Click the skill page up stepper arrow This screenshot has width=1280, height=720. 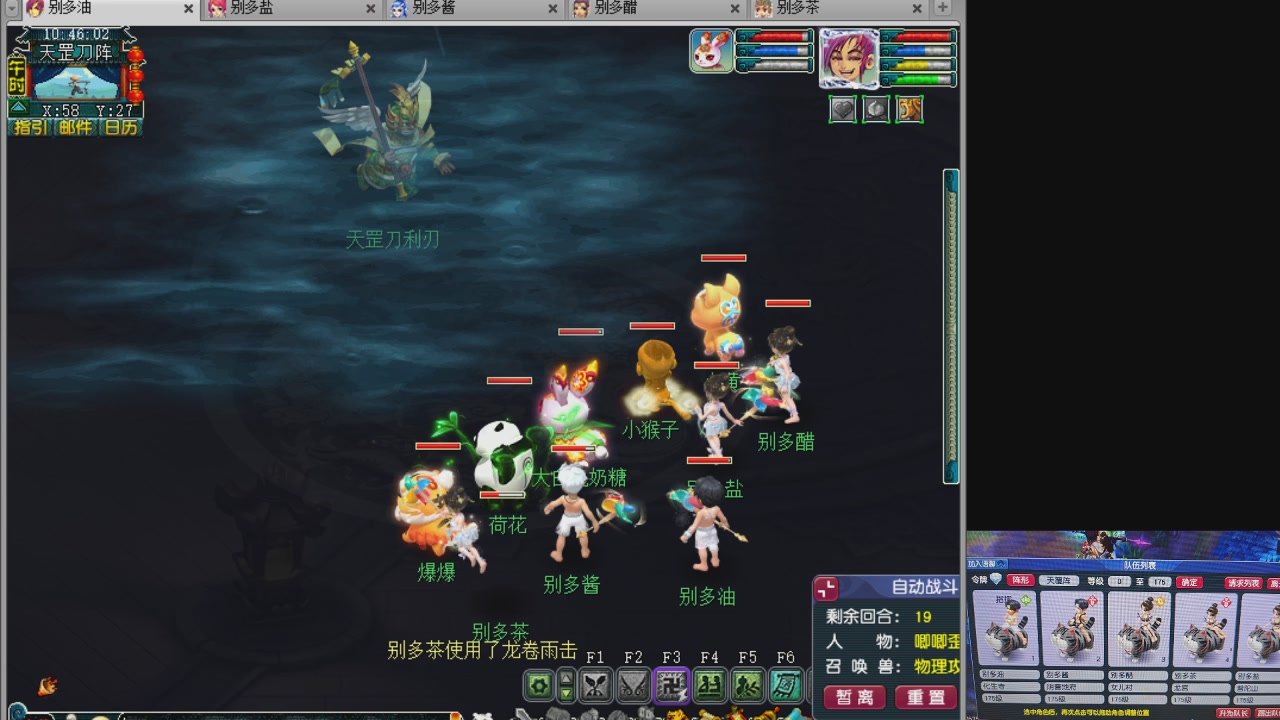click(x=565, y=678)
